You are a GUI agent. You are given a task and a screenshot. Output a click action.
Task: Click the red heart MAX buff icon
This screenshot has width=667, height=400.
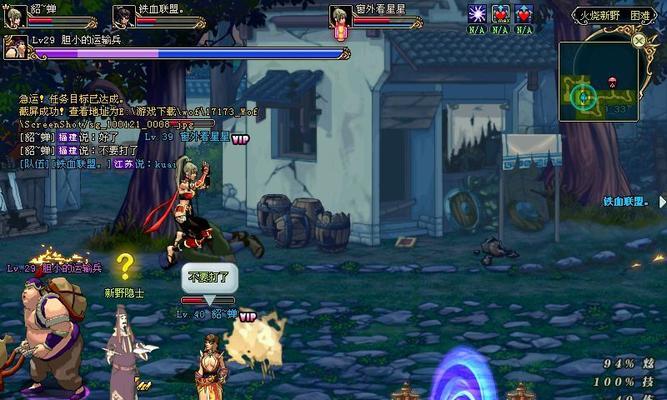click(500, 14)
